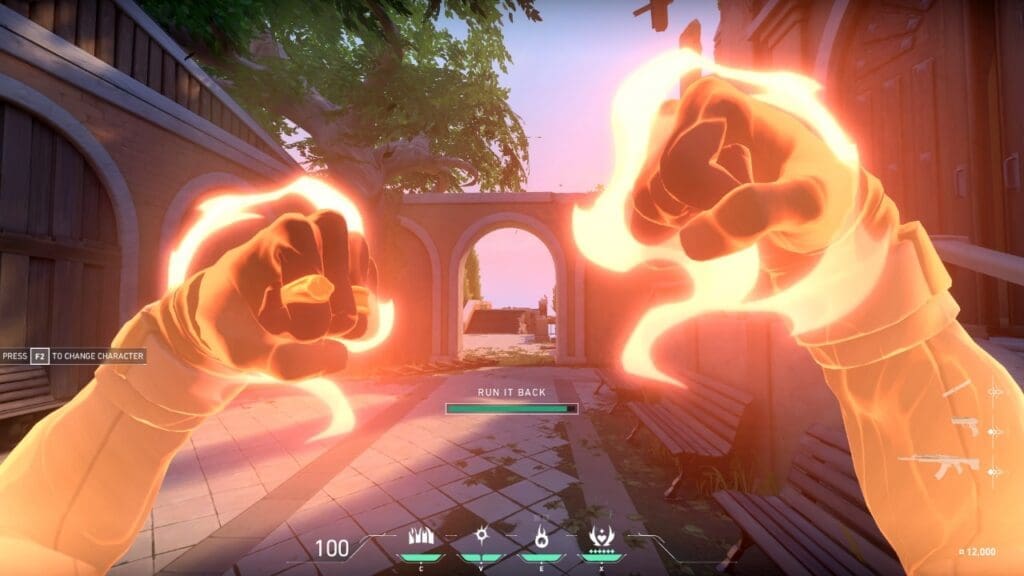Trigger the Run It Back ultimate icon
The height and width of the screenshot is (576, 1024).
click(602, 536)
